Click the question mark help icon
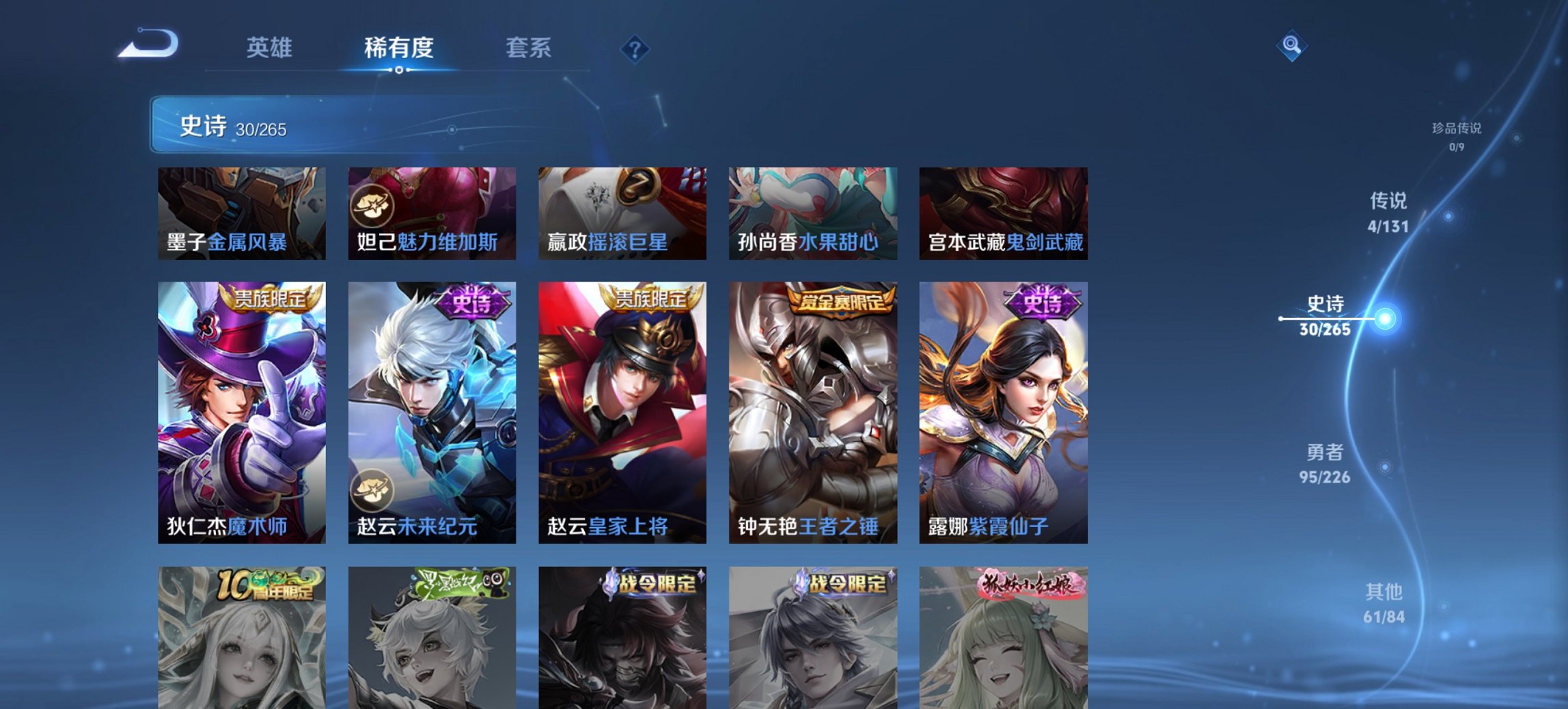 [635, 48]
